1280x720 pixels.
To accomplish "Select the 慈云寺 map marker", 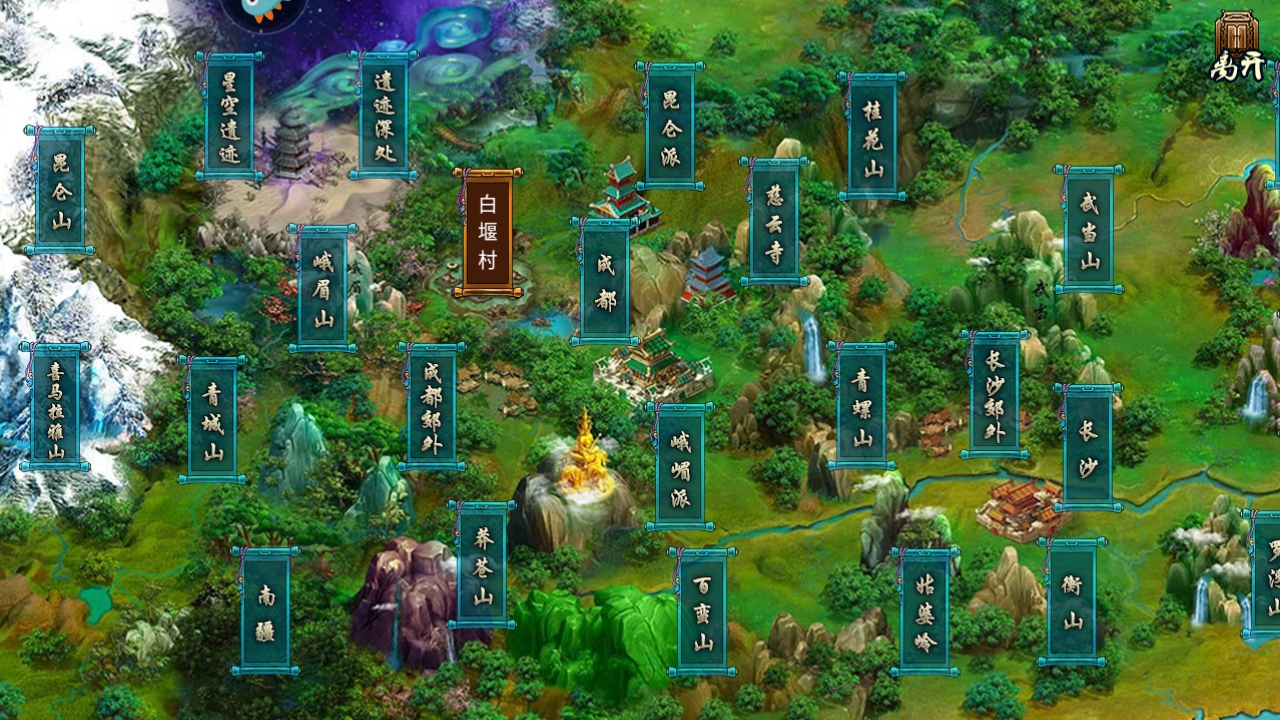I will click(774, 221).
